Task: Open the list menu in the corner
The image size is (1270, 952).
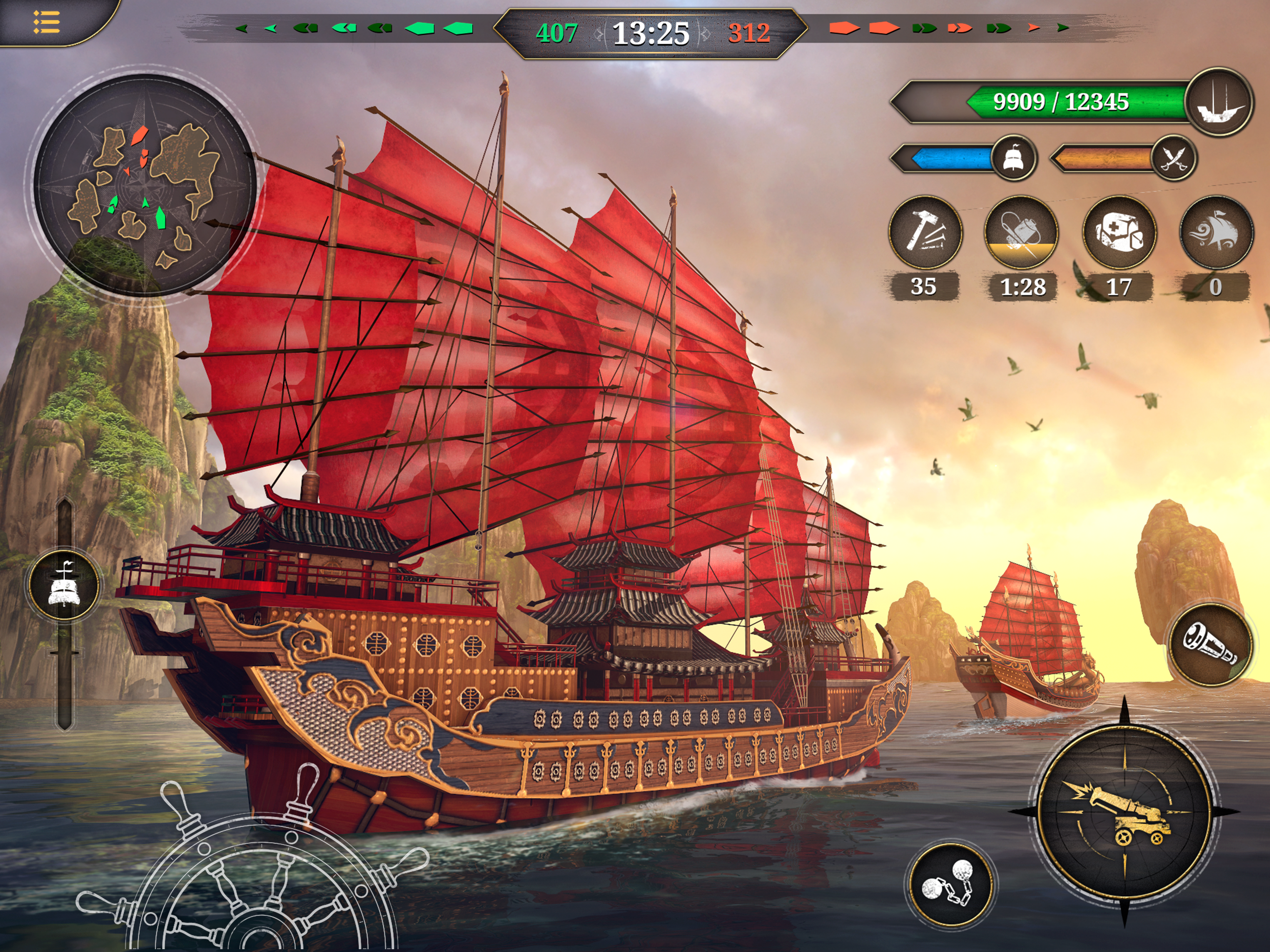Action: tap(47, 22)
